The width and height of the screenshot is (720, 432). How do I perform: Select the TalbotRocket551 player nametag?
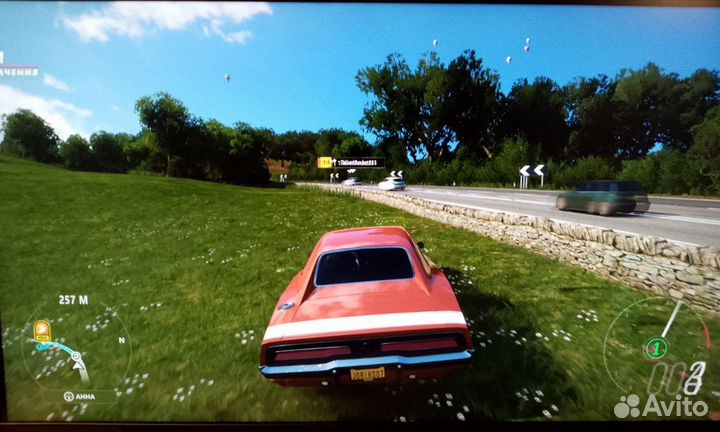352,162
